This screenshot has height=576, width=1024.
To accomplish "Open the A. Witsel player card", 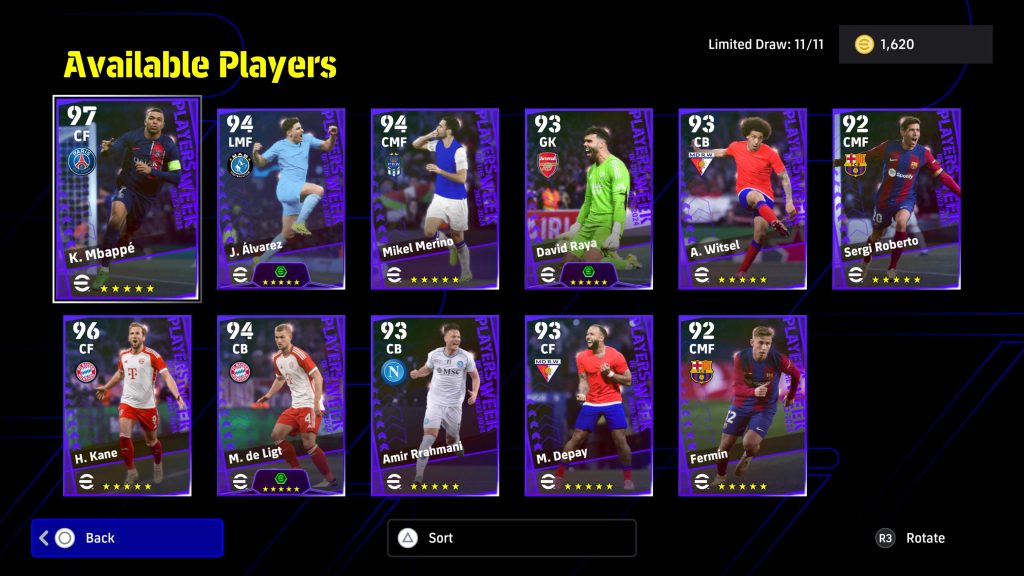I will point(743,199).
